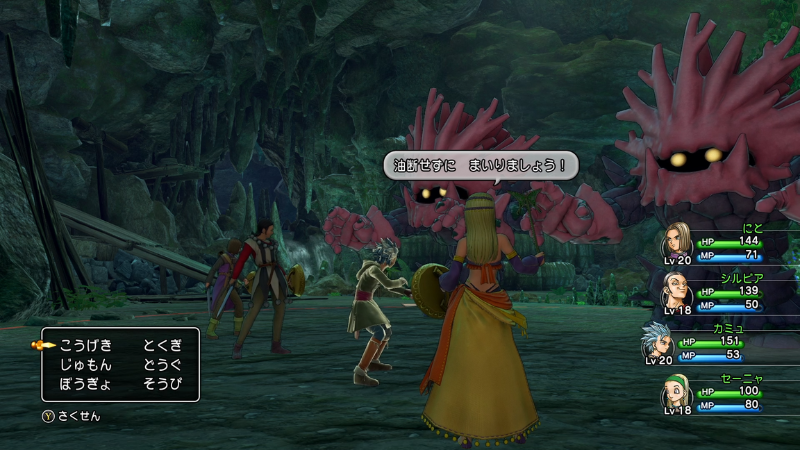Viewport: 800px width, 450px height.
Task: Choose とくぎ (Abilities) from the battle menu
Action: pos(161,345)
